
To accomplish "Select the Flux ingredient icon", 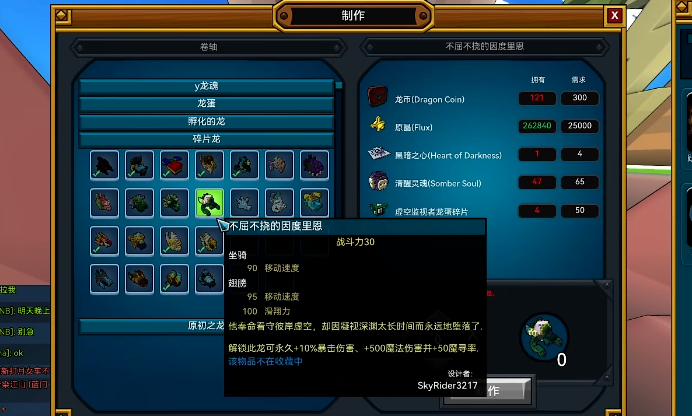I will pos(378,125).
